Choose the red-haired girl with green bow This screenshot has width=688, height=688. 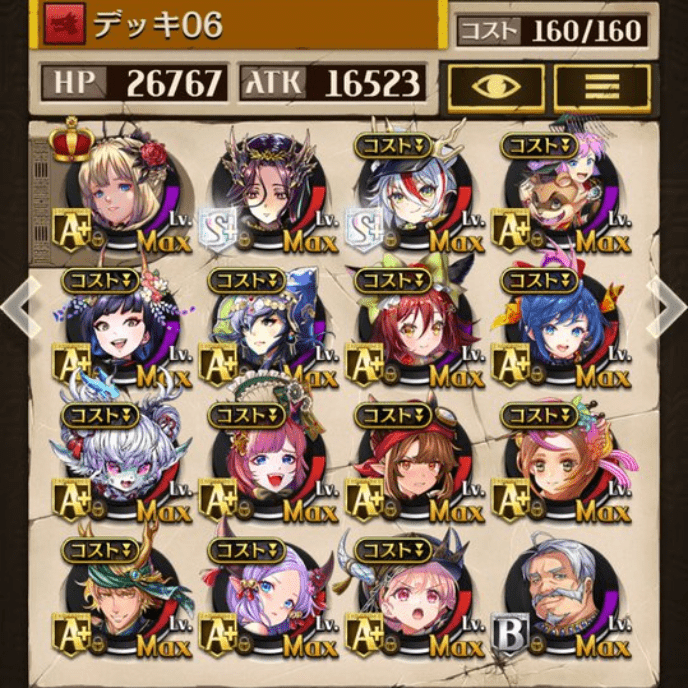(x=414, y=325)
